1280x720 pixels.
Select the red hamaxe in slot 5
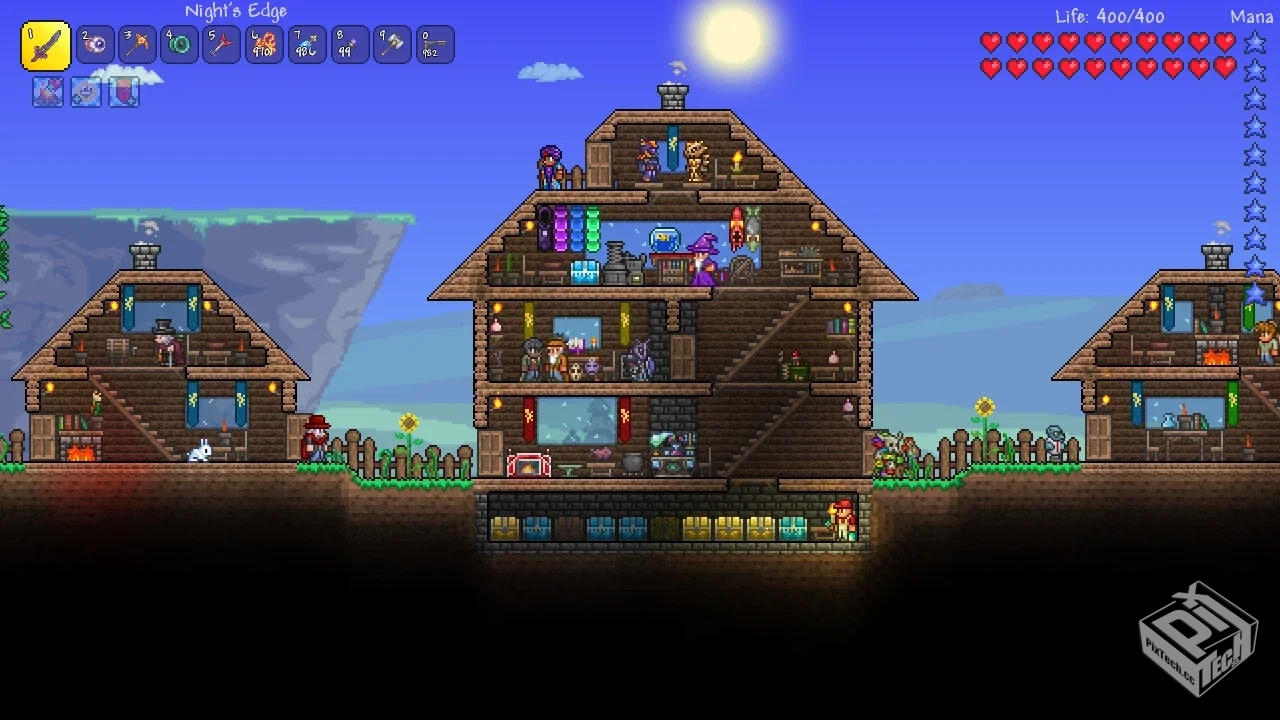pos(222,45)
